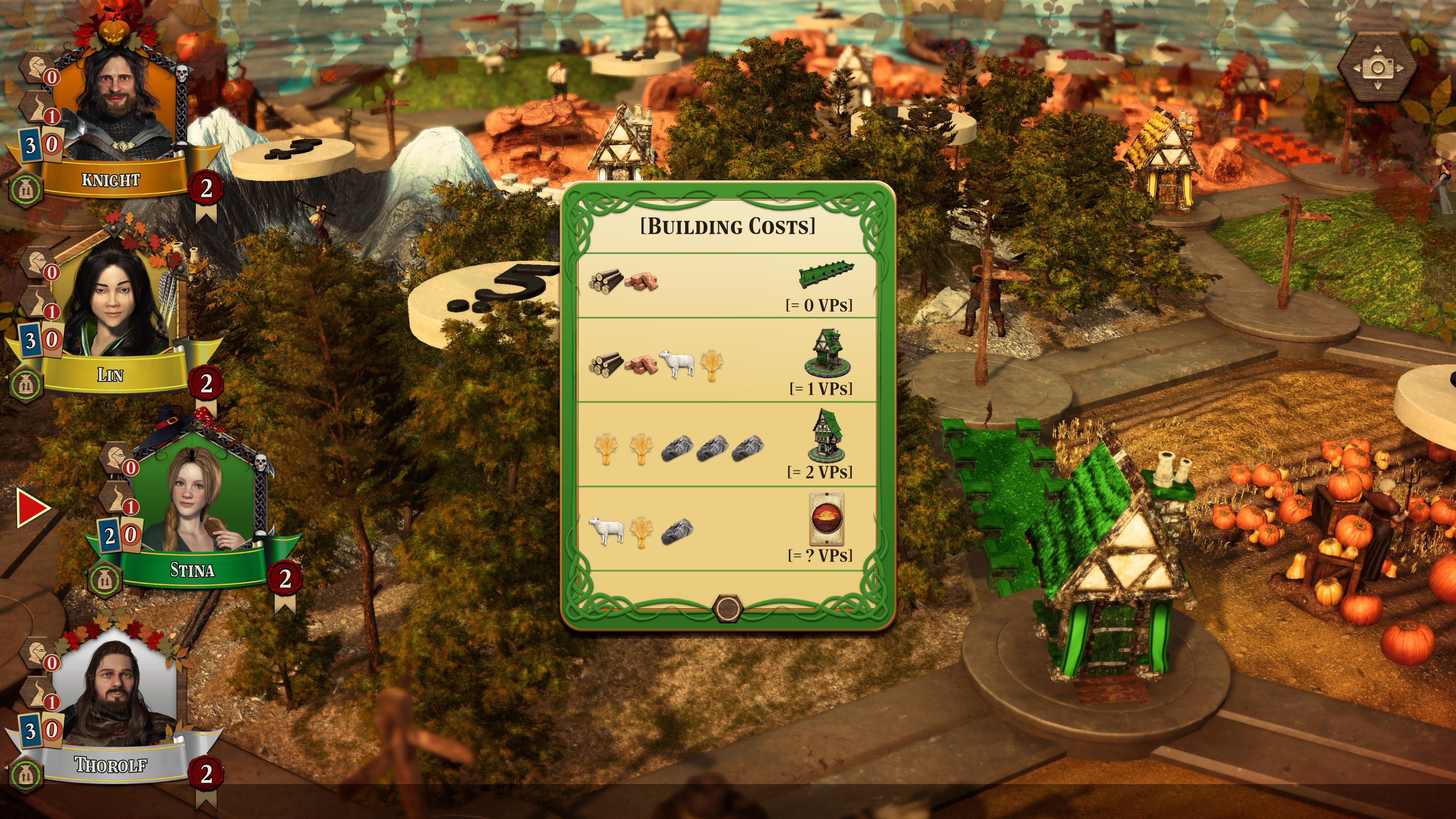Click the camera pan hexagon in top-right corner

pyautogui.click(x=1380, y=67)
